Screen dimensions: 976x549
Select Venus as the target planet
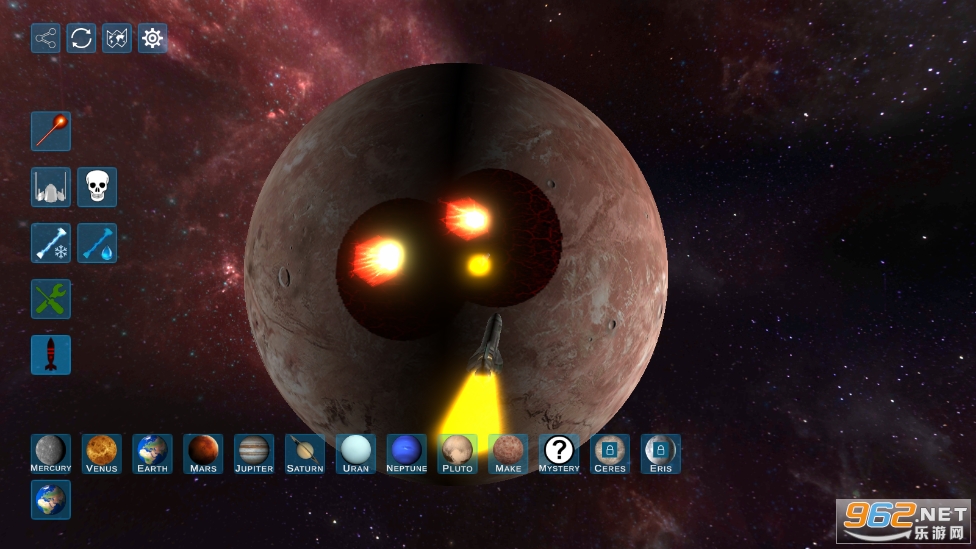tap(102, 453)
